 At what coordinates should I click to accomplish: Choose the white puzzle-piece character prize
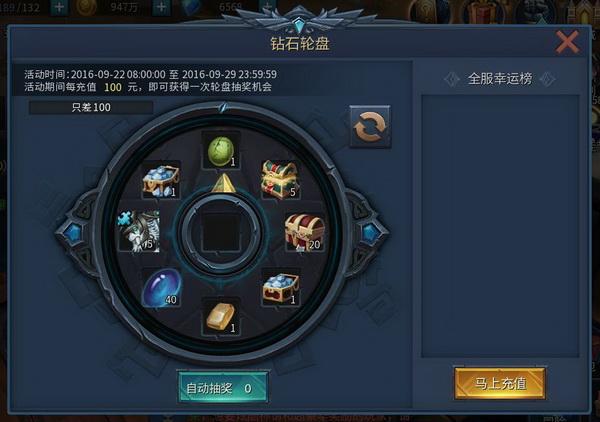(x=137, y=231)
